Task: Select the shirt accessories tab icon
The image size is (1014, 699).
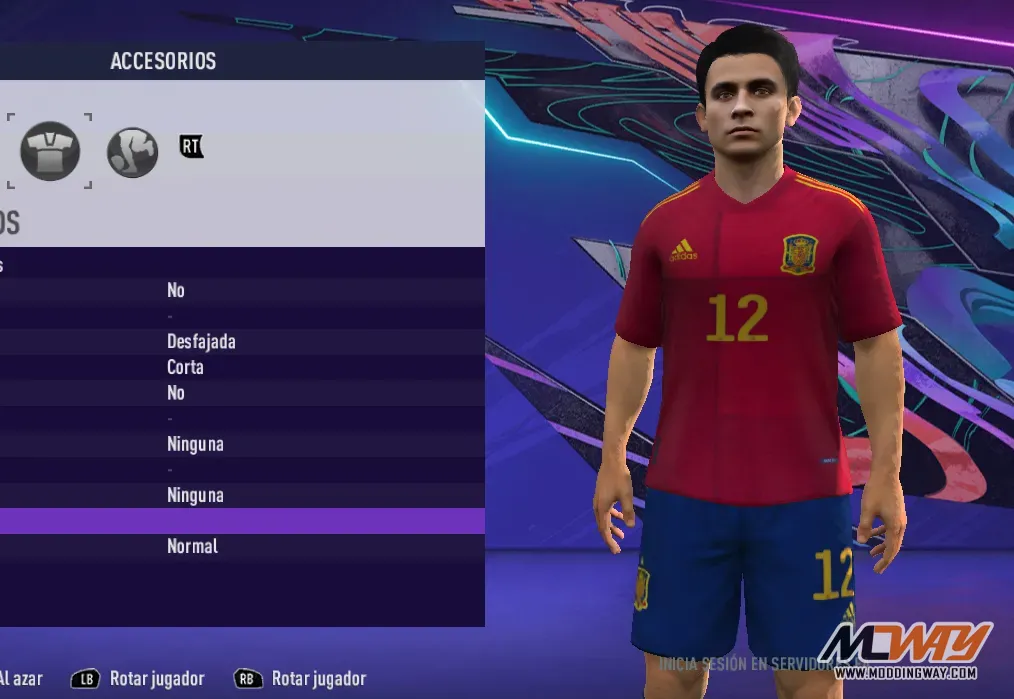Action: point(50,151)
